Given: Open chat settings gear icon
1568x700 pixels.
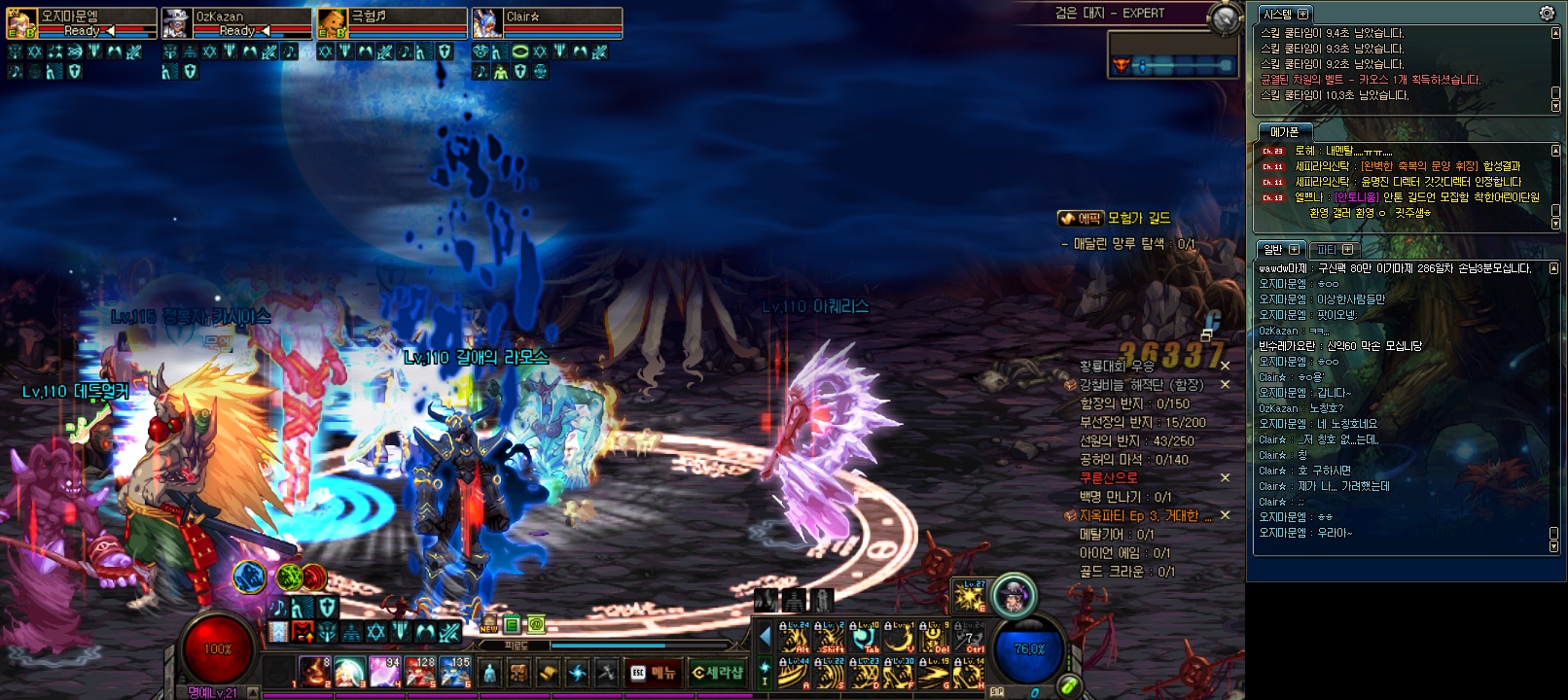Looking at the screenshot, I should coord(1547,14).
